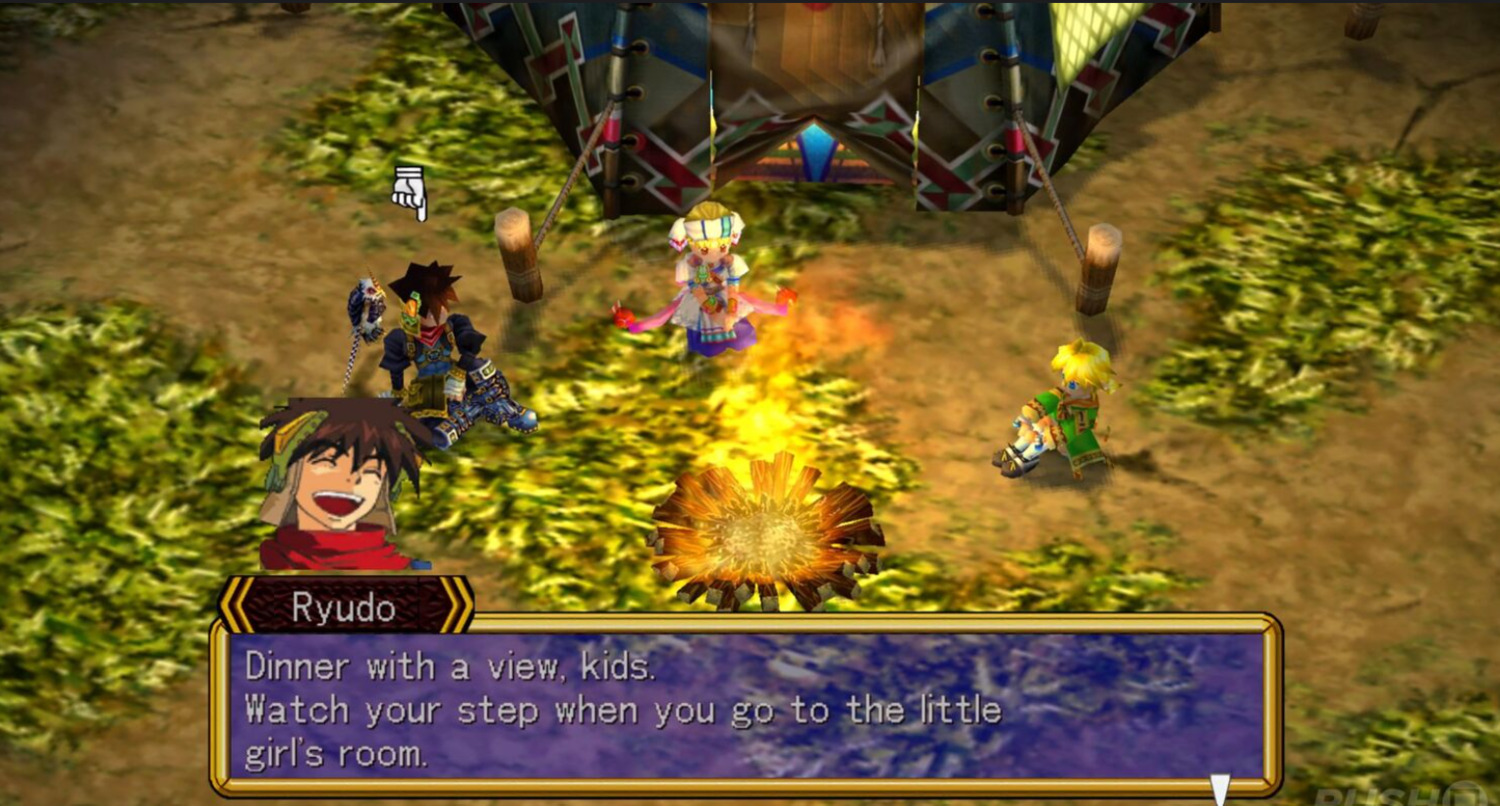Advance the dialogue with the white arrow
The height and width of the screenshot is (806, 1500).
(1219, 787)
